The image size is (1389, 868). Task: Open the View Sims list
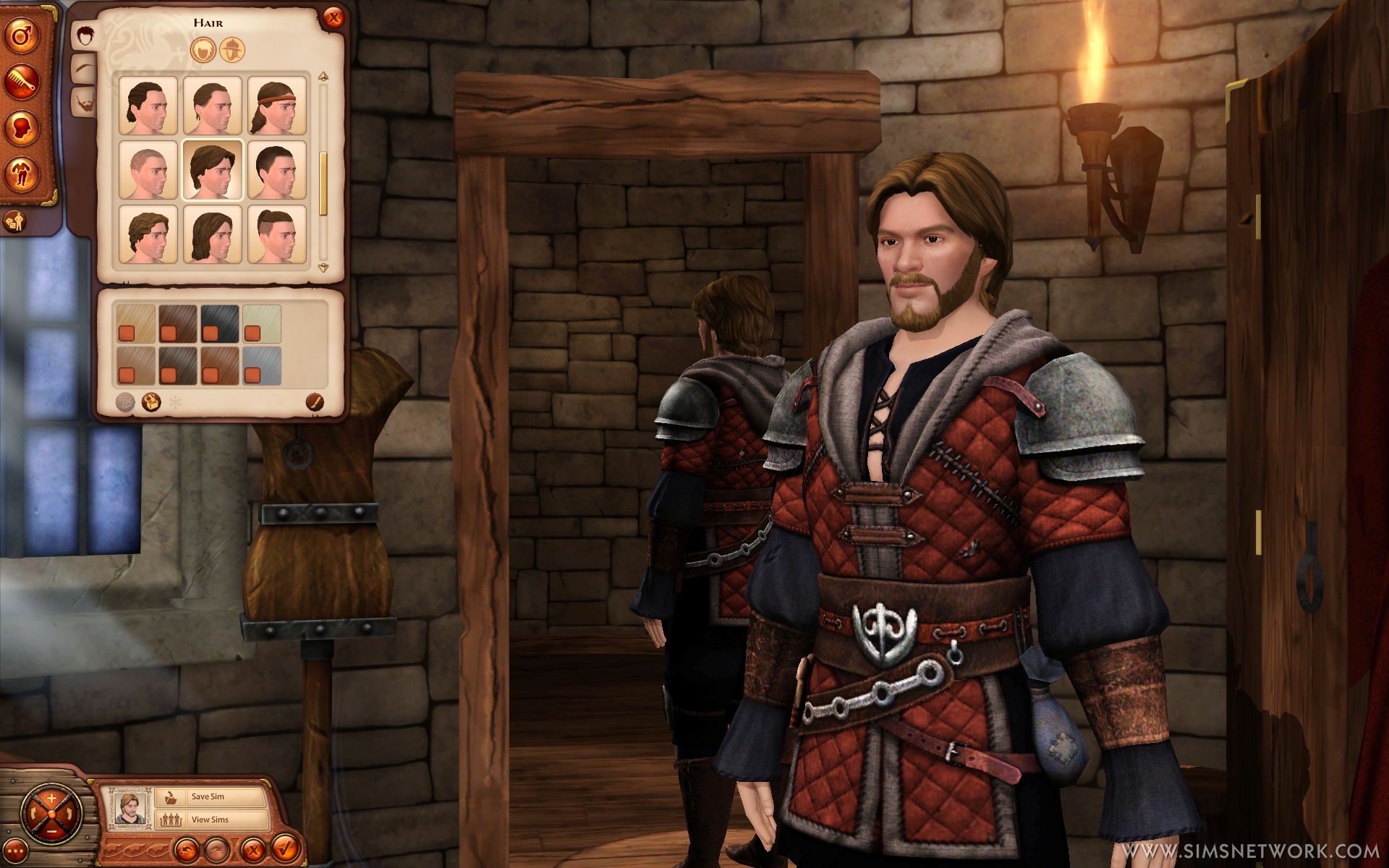(x=210, y=820)
